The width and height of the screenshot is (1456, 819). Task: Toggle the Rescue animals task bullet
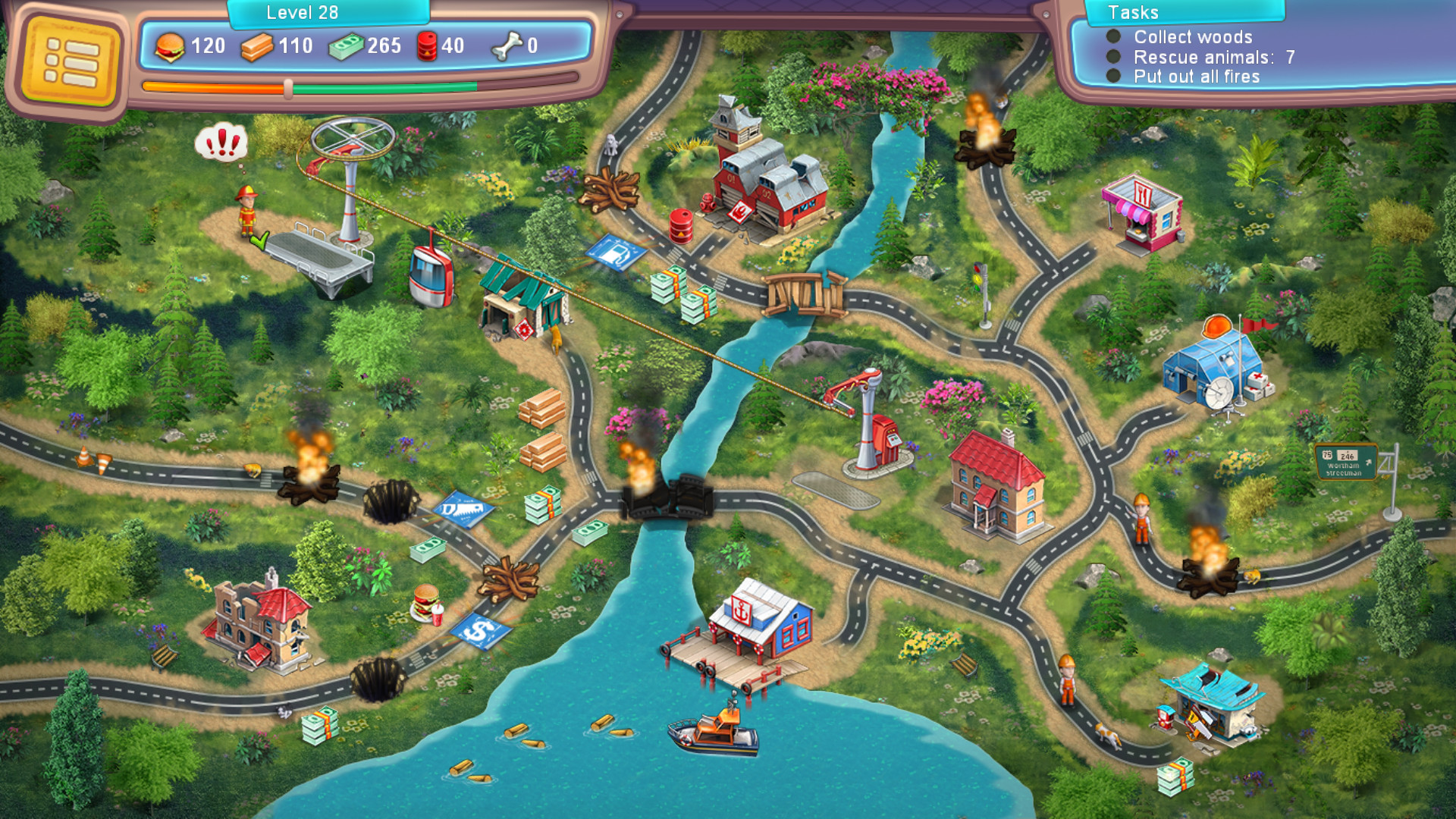[1112, 57]
